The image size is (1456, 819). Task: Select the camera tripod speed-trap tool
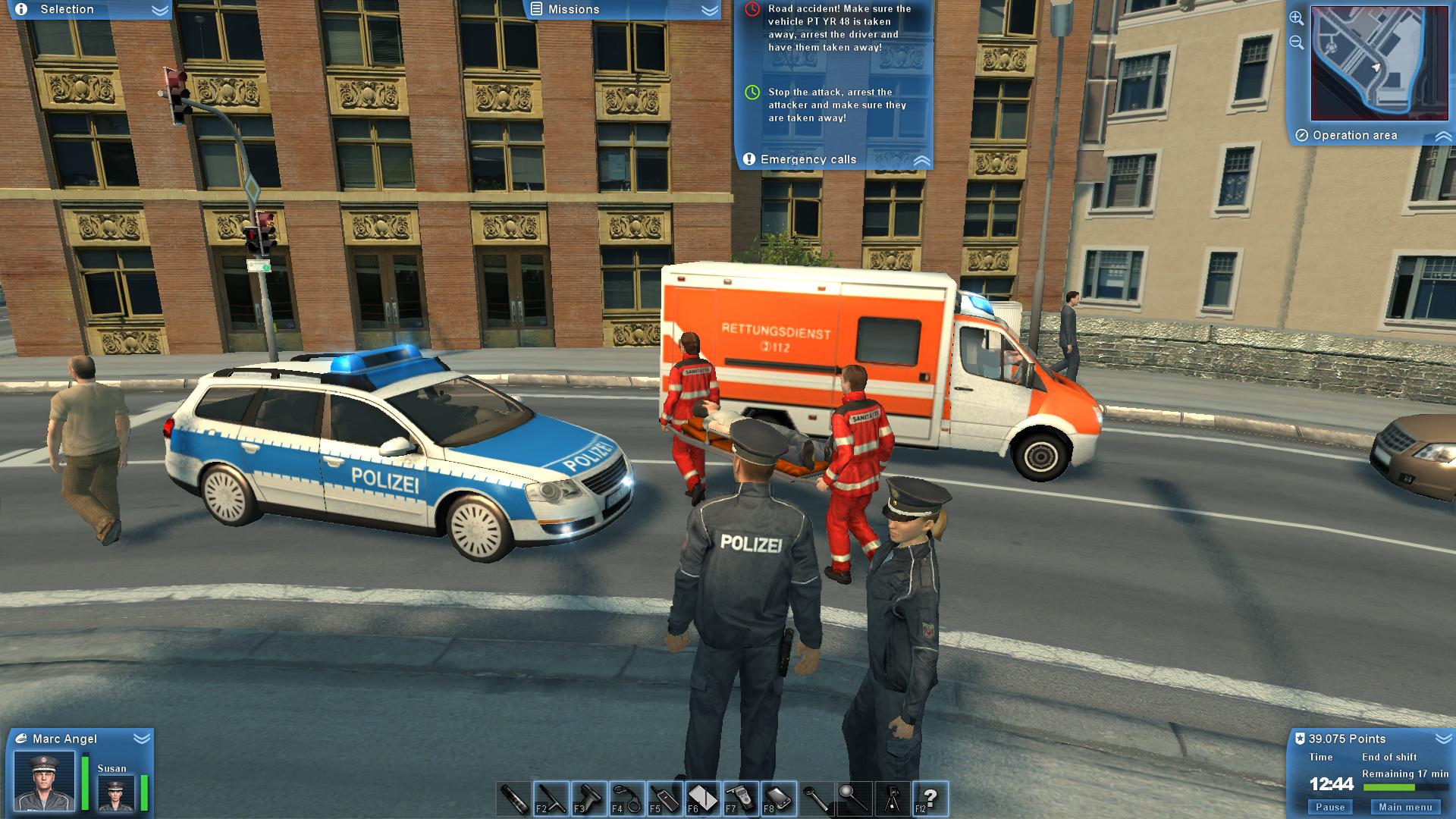click(x=893, y=798)
